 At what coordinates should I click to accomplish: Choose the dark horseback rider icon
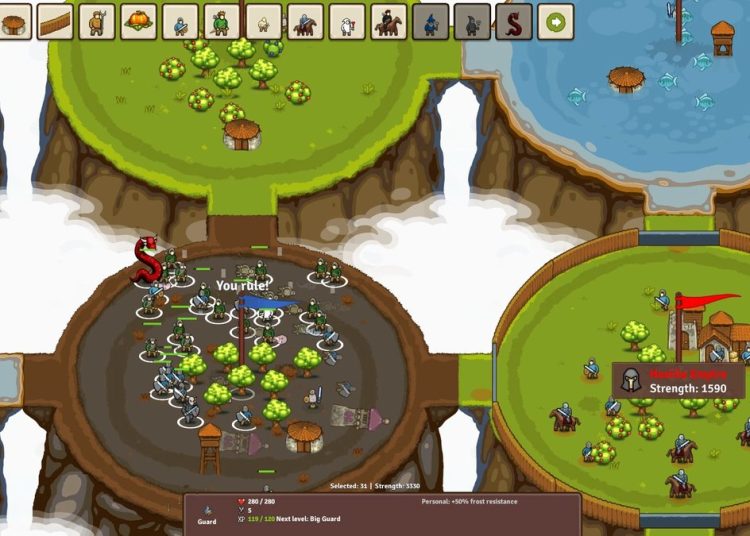(388, 21)
